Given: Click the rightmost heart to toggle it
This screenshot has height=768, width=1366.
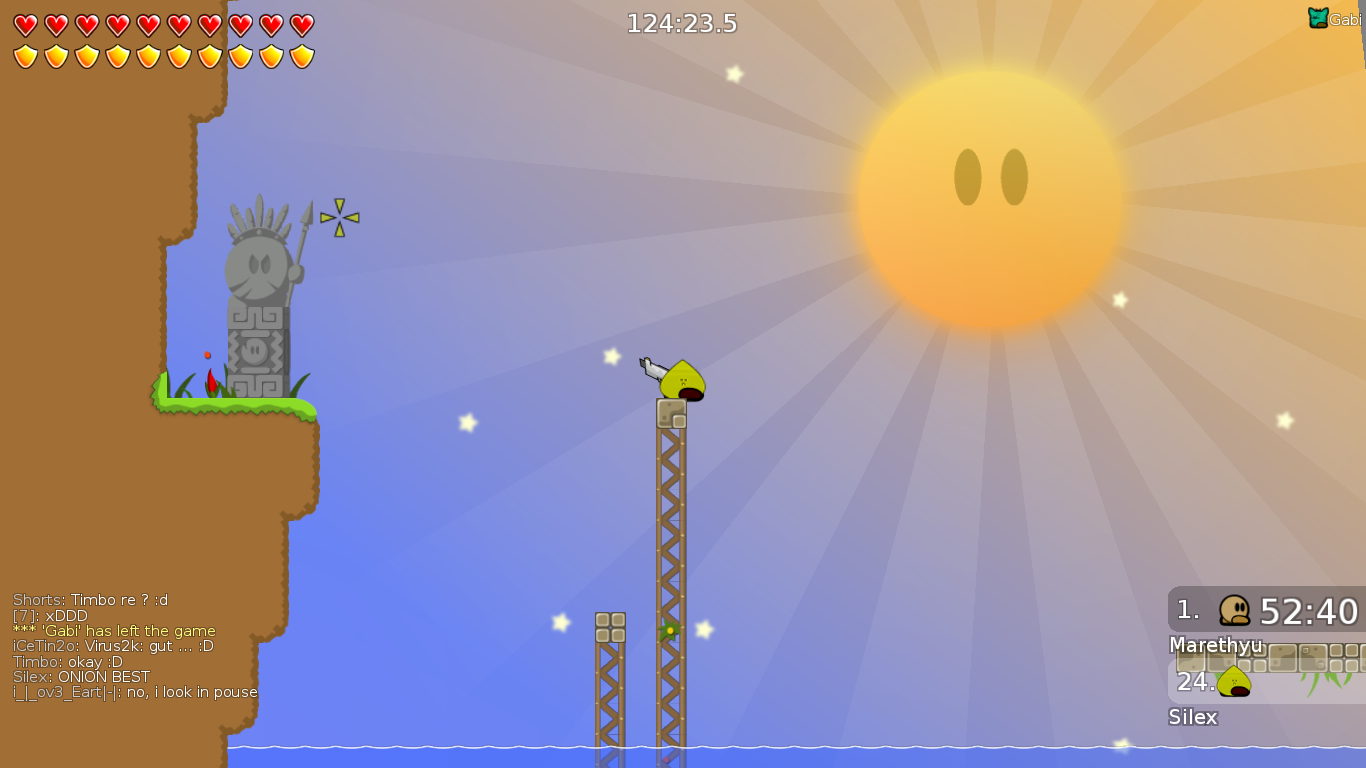Looking at the screenshot, I should pos(302,25).
